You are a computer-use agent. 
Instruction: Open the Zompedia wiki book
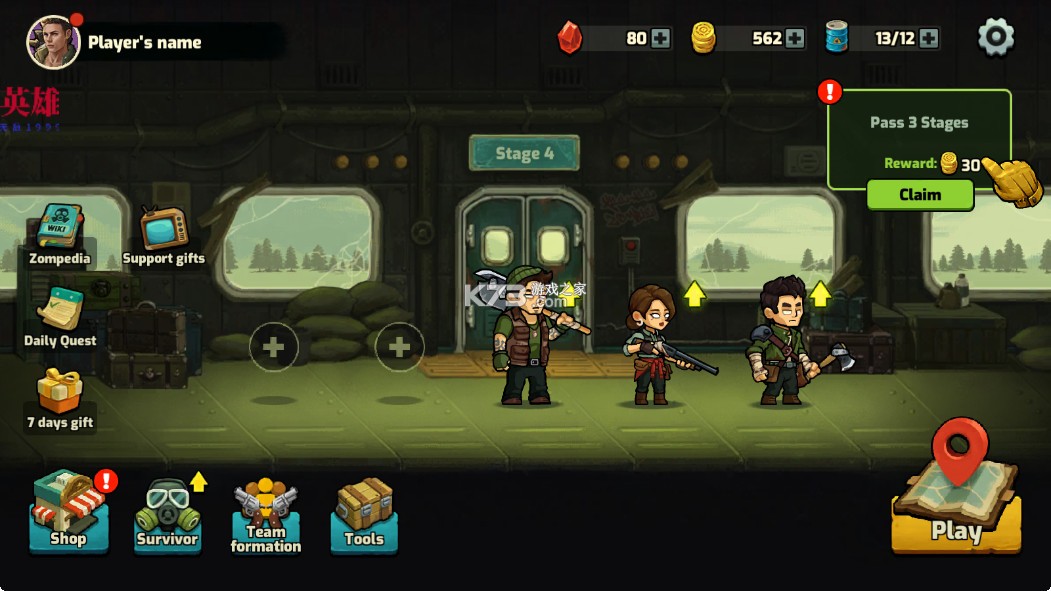click(x=59, y=235)
